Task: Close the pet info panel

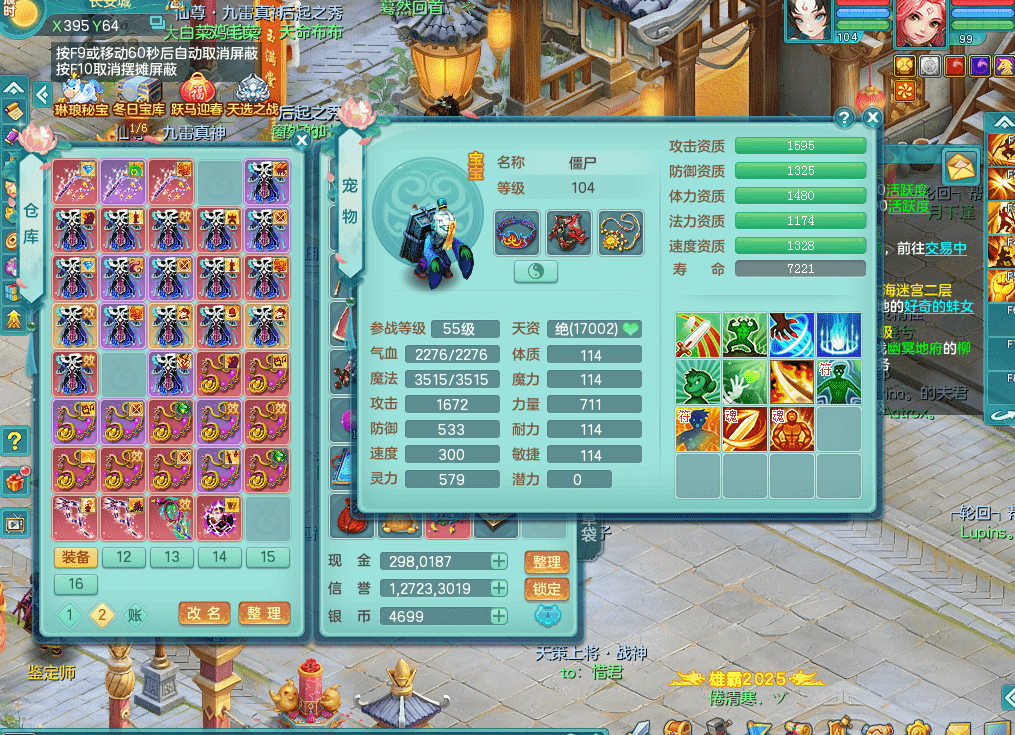Action: pyautogui.click(x=872, y=118)
